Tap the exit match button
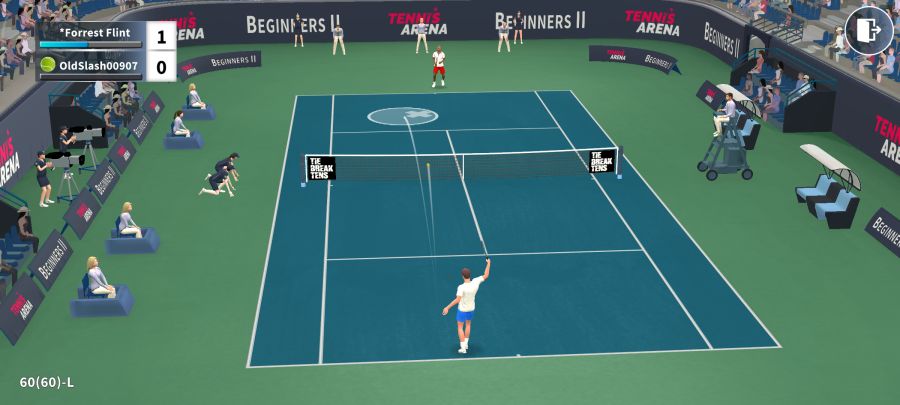This screenshot has width=900, height=405. 868,31
